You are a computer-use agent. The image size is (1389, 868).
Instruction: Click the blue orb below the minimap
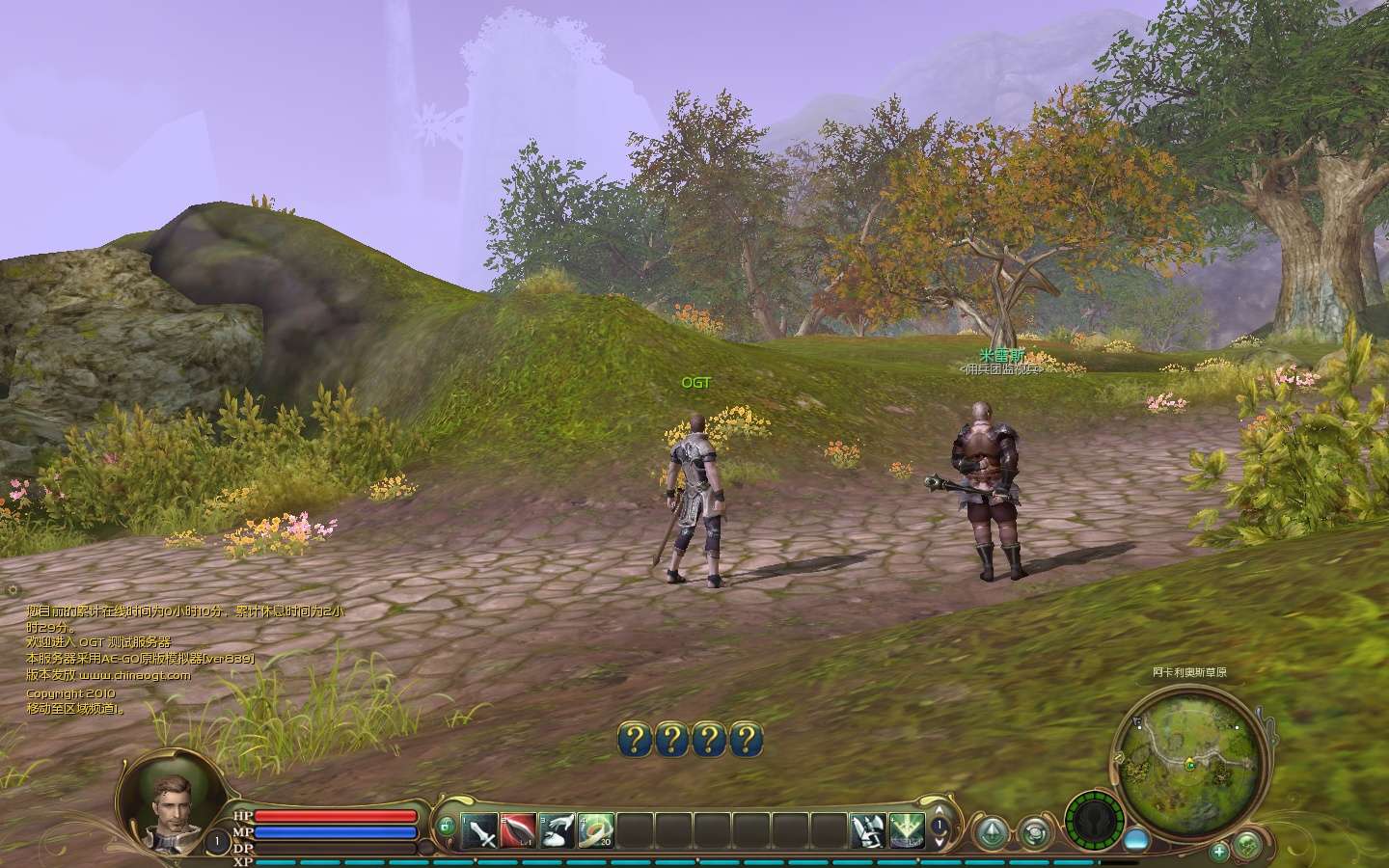pyautogui.click(x=1136, y=839)
